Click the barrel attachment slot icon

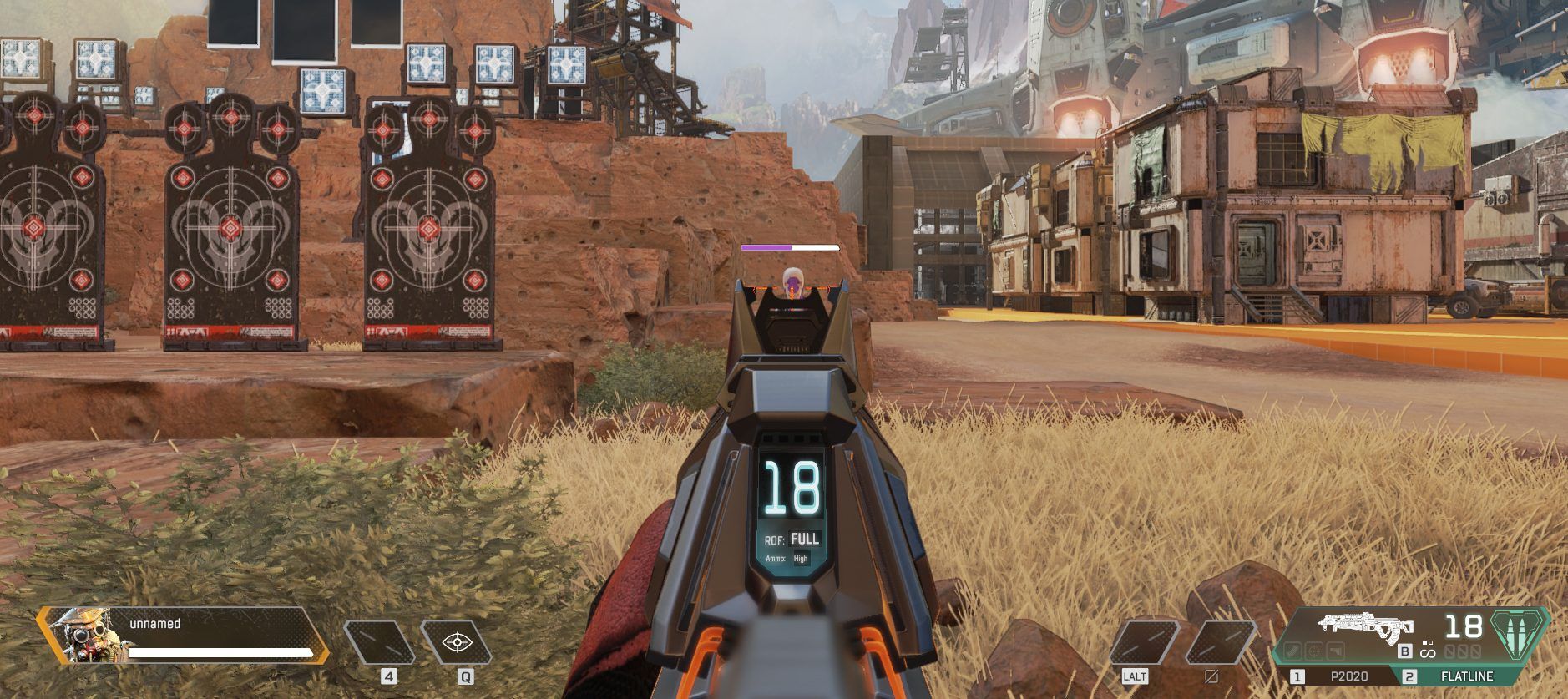tap(1293, 651)
